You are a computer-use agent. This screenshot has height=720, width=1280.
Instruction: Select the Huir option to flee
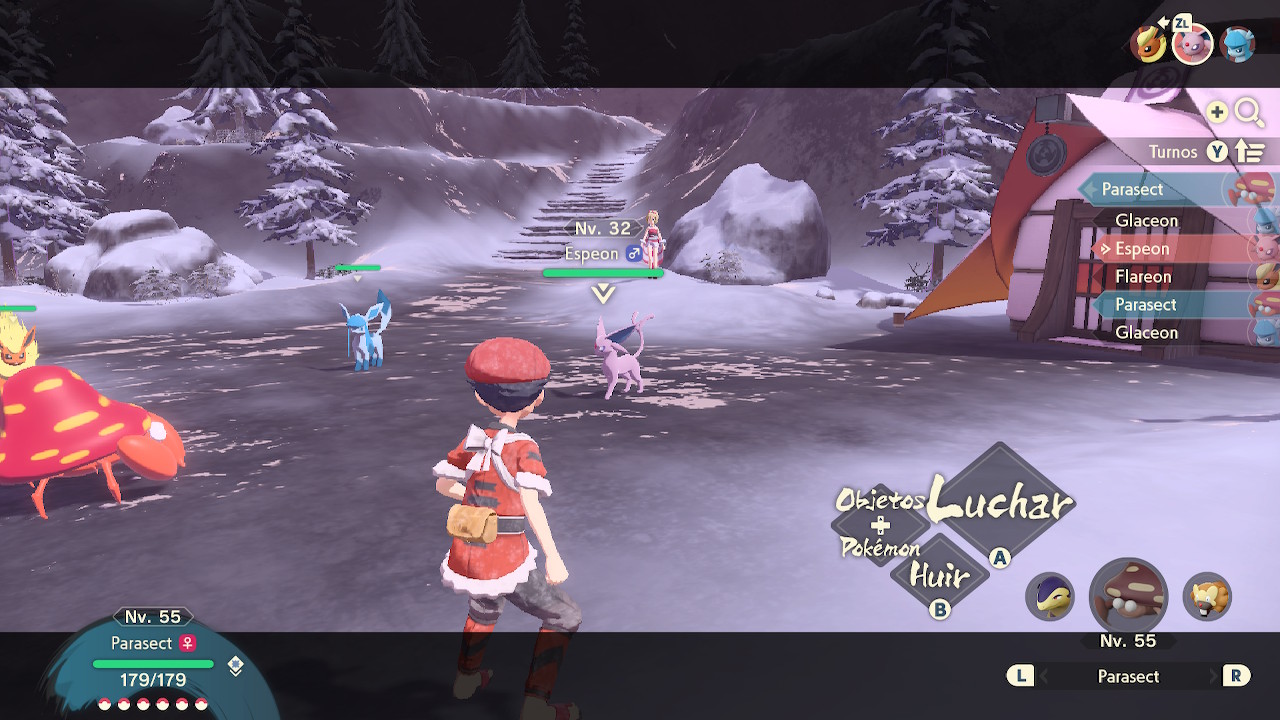point(939,577)
